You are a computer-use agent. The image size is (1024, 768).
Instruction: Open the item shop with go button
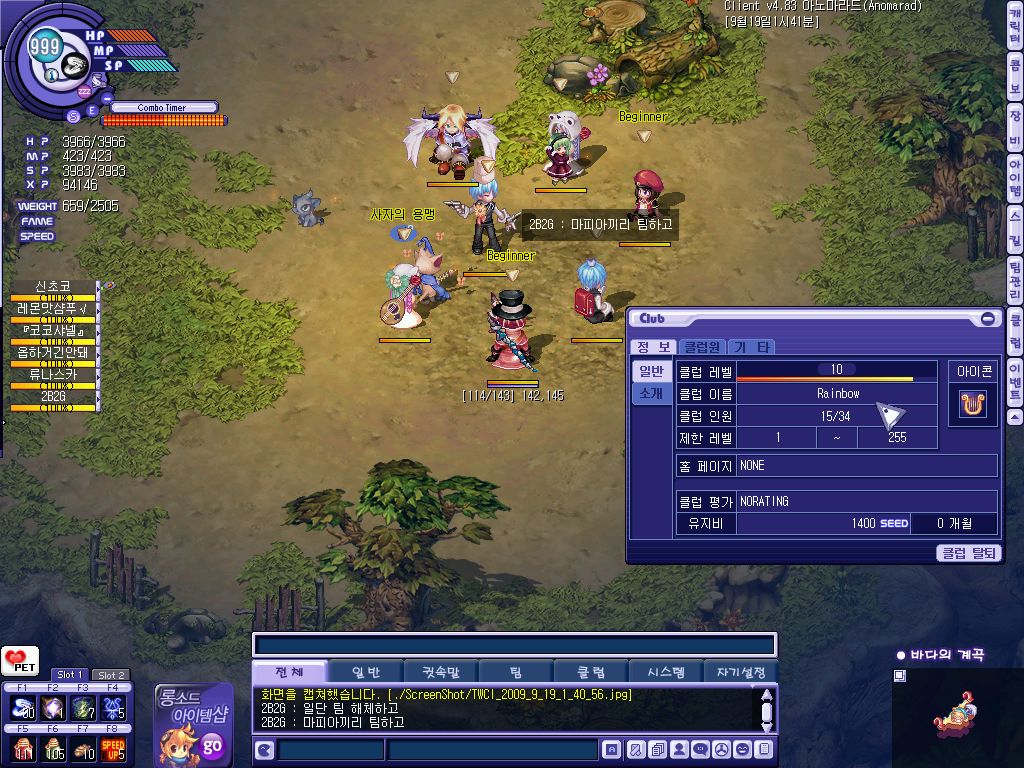[x=212, y=745]
